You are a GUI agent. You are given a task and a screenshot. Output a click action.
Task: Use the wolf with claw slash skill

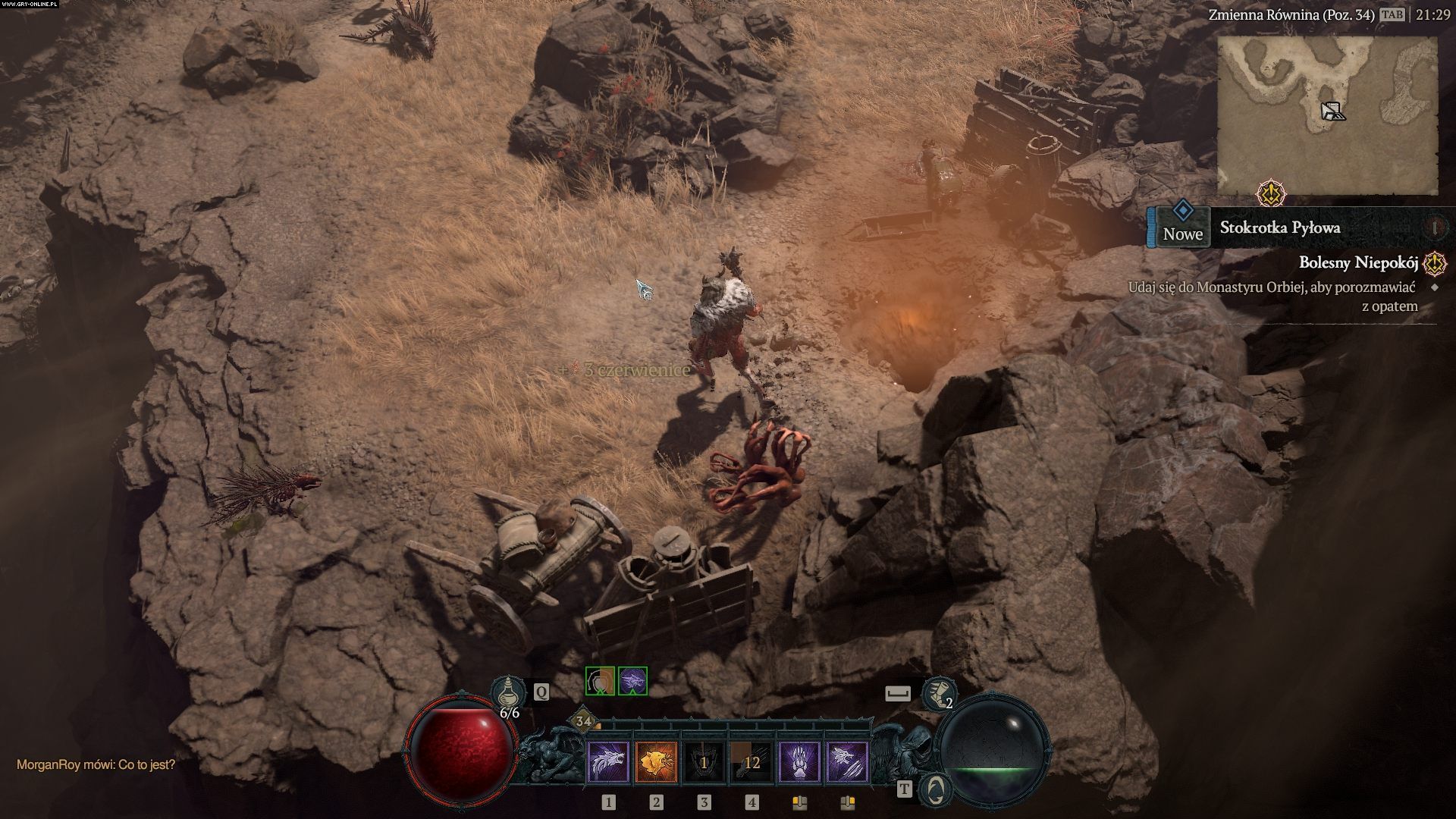(x=847, y=762)
